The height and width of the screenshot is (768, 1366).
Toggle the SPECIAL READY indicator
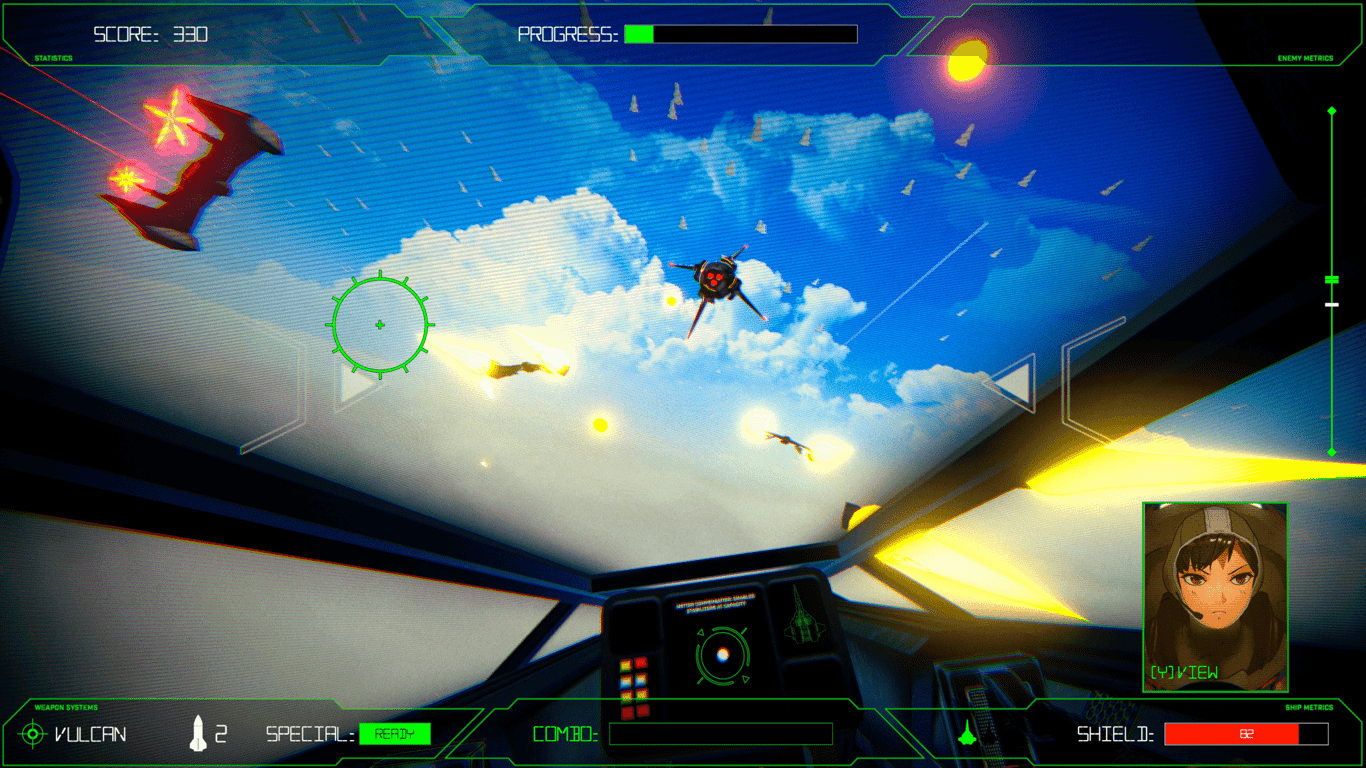pyautogui.click(x=394, y=733)
